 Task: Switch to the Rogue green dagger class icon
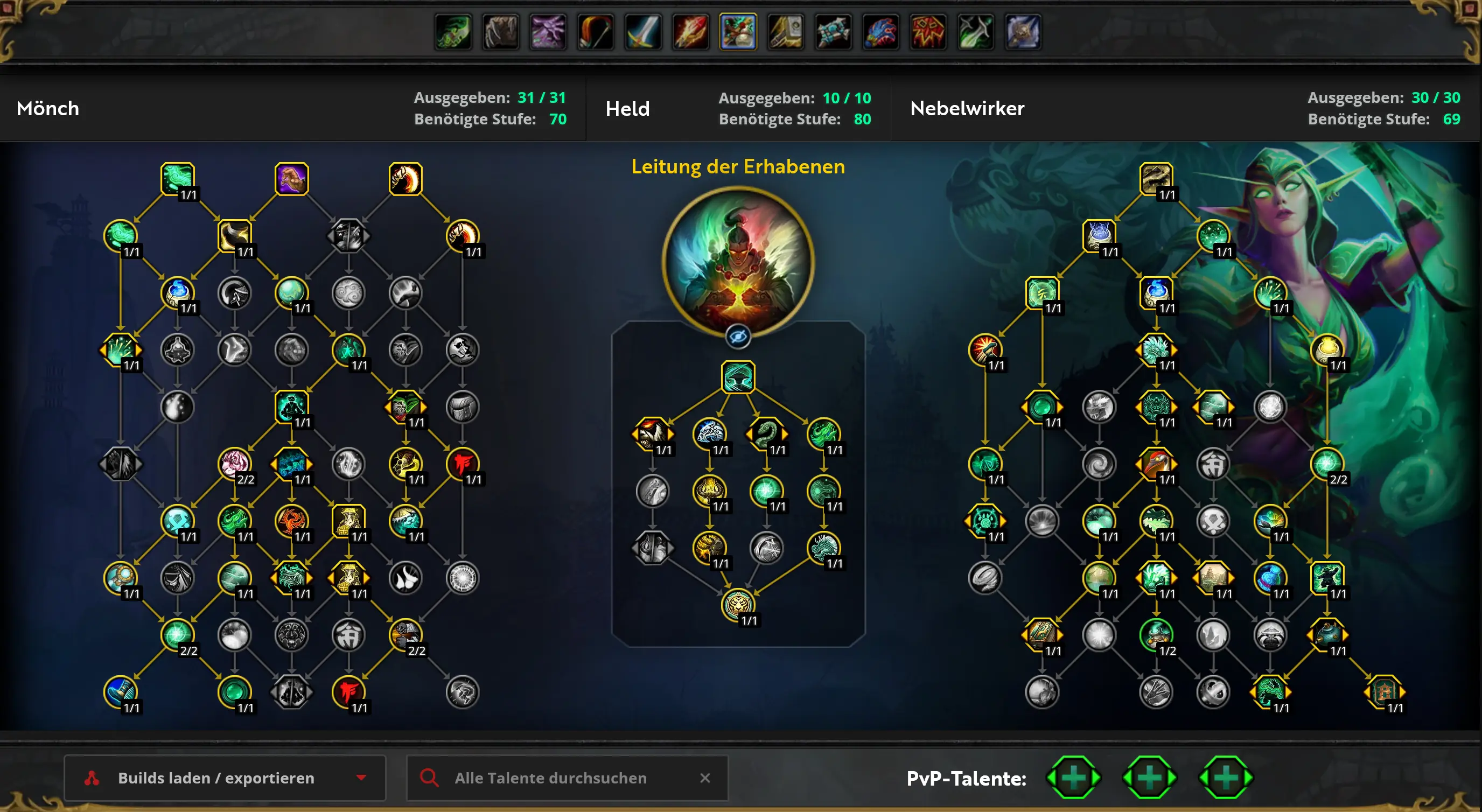(x=976, y=32)
